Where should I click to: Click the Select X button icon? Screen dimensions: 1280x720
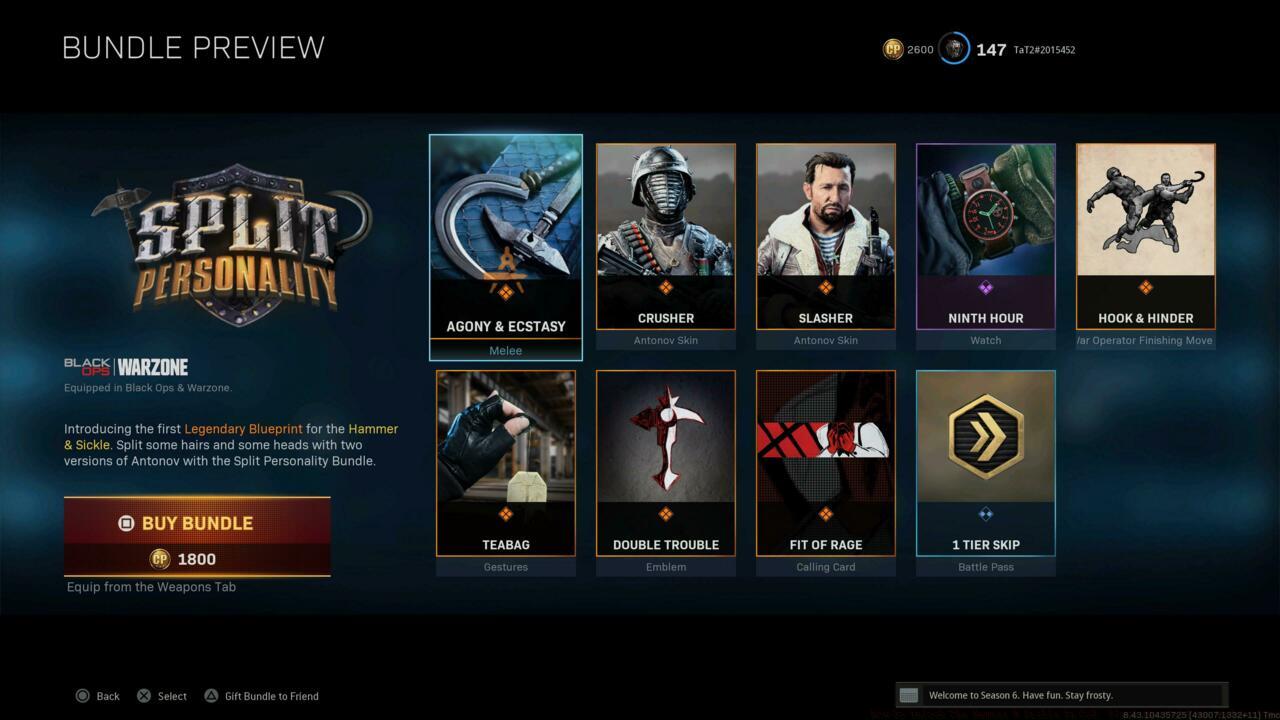tap(143, 696)
